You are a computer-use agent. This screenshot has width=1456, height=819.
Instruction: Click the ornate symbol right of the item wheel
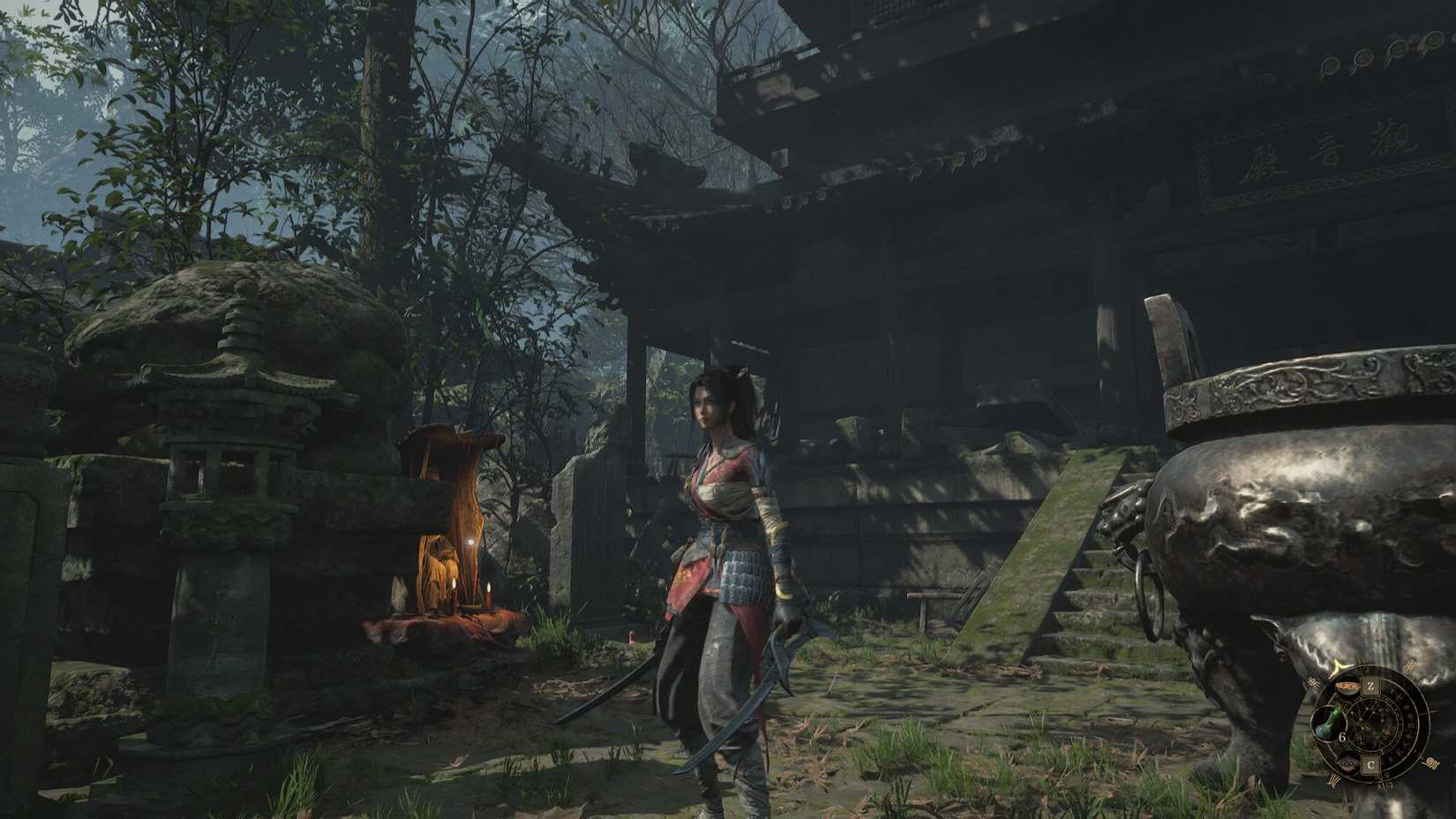pyautogui.click(x=1432, y=763)
